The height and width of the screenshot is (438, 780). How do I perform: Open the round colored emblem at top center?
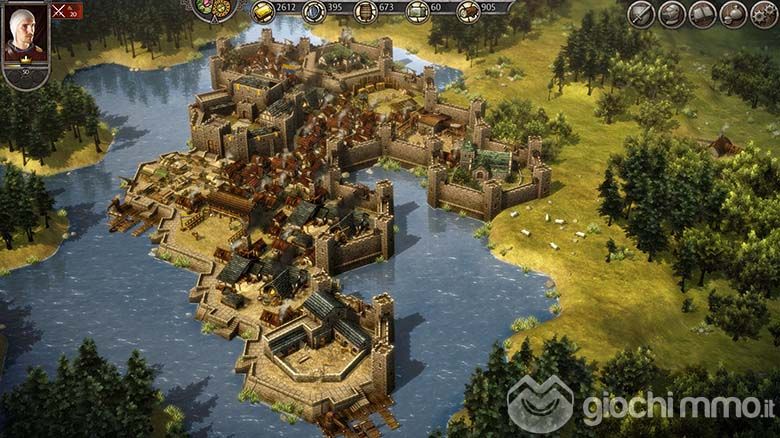[x=213, y=8]
